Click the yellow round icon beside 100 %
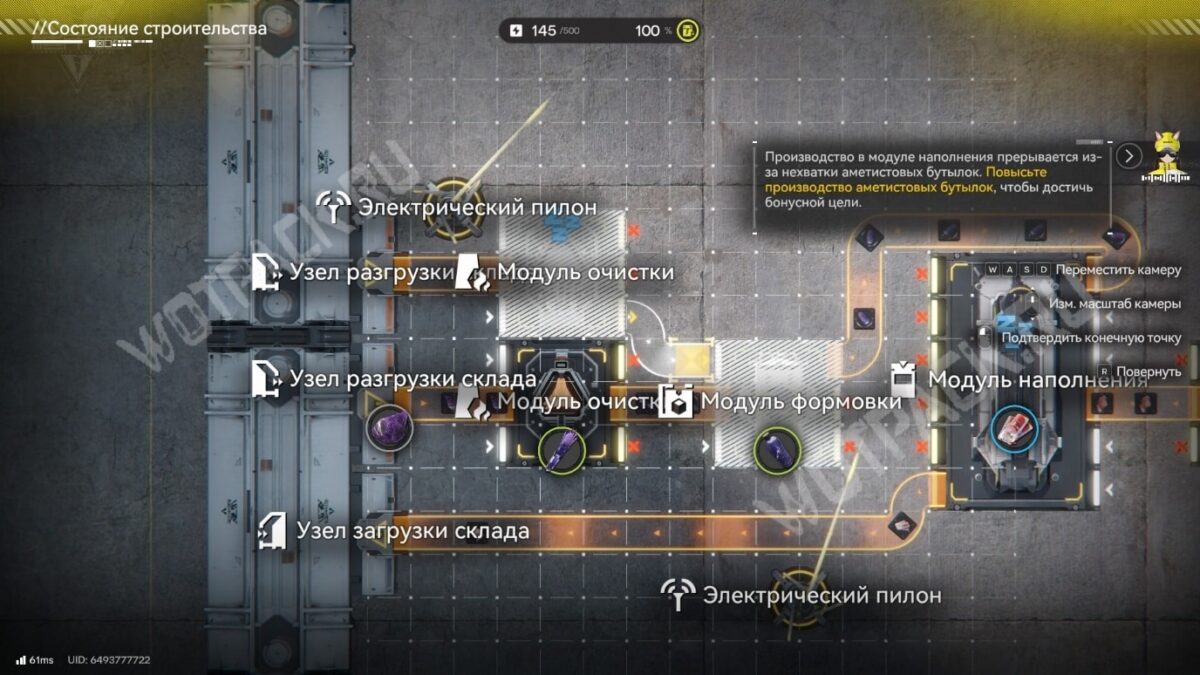The height and width of the screenshot is (675, 1200). click(x=688, y=31)
